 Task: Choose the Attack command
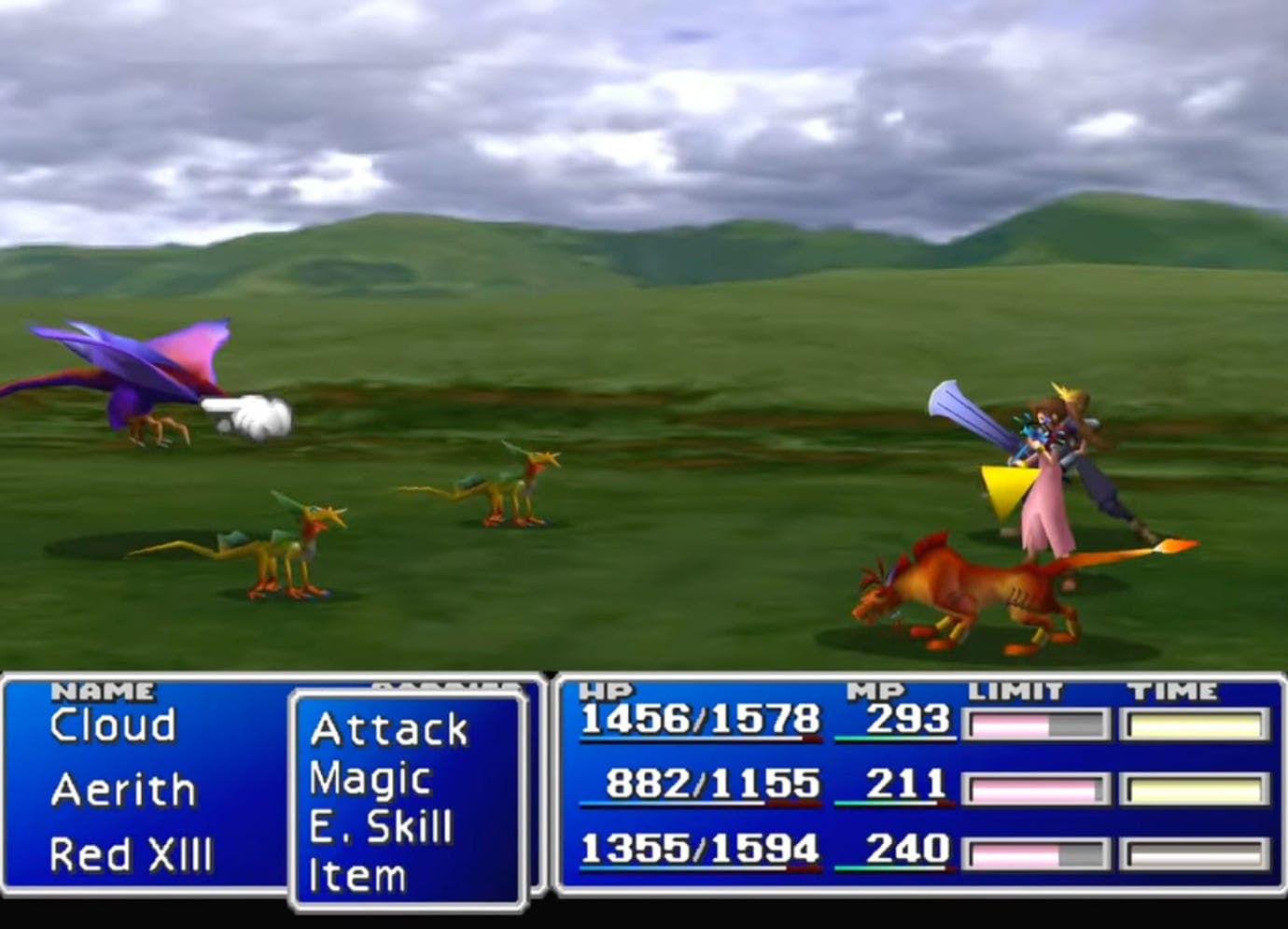tap(388, 730)
